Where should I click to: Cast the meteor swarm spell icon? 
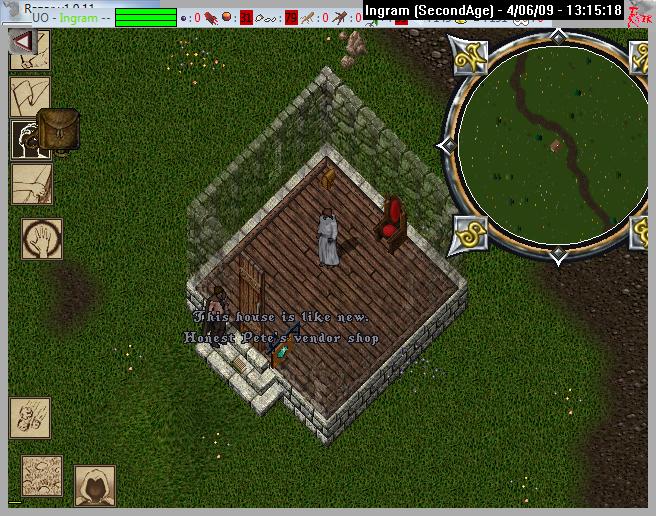(30, 416)
